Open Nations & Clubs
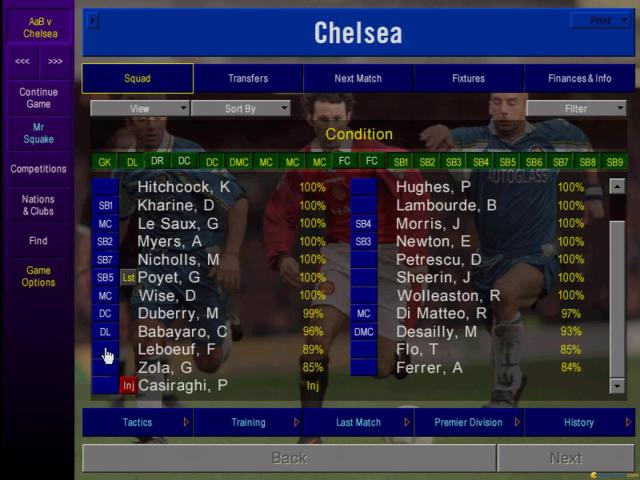 pos(38,205)
